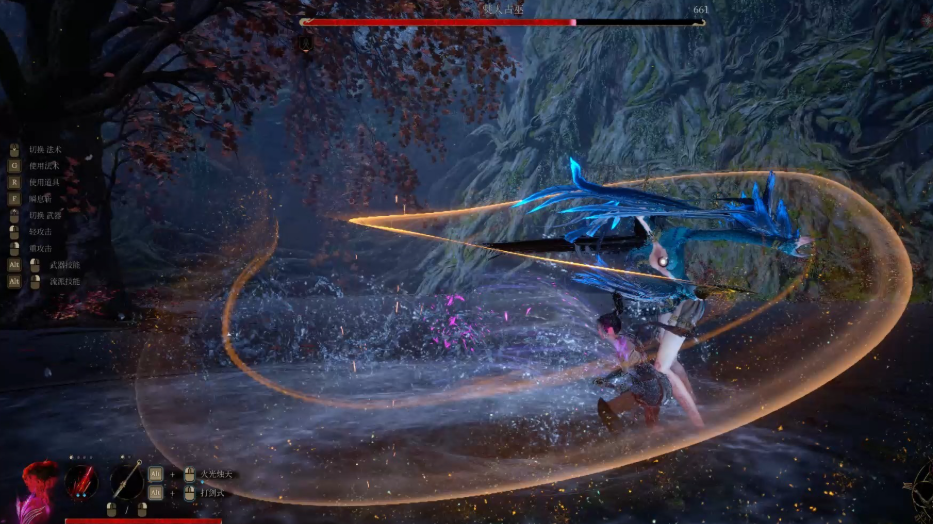Choose the 打剑式 skill label
Screen dimensions: 933x524
tap(212, 494)
